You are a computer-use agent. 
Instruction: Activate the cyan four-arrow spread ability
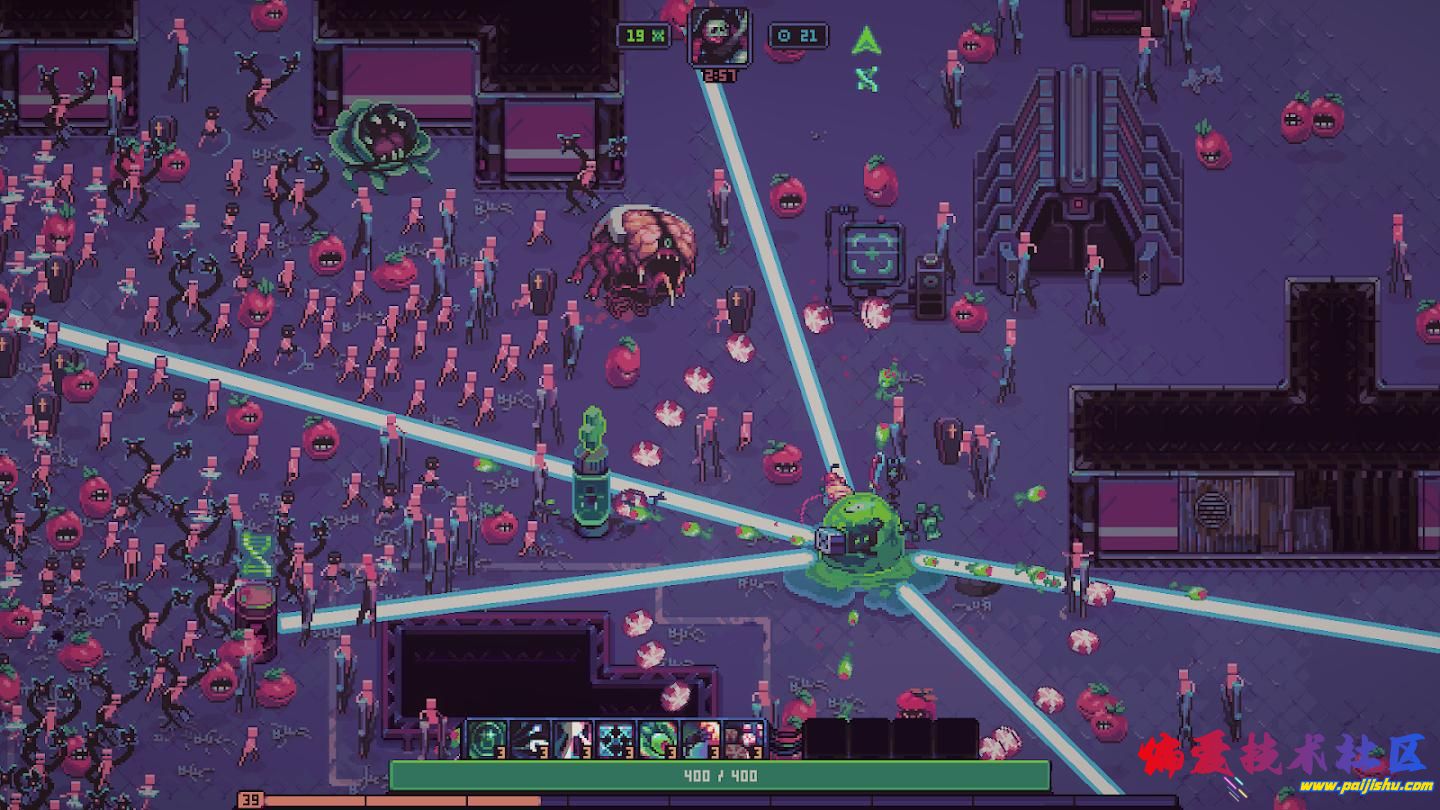(x=616, y=740)
